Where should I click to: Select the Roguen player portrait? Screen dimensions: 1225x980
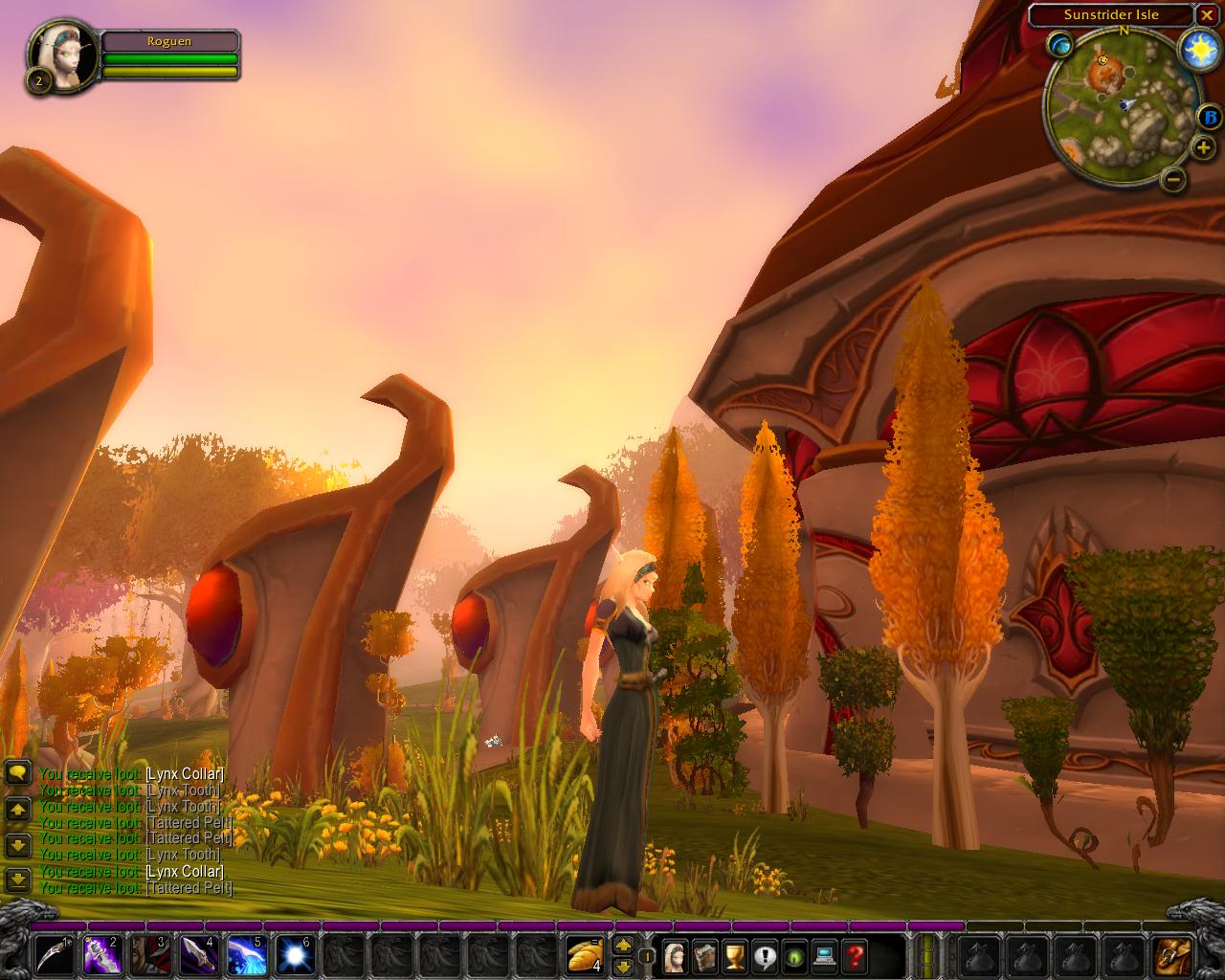[x=65, y=56]
